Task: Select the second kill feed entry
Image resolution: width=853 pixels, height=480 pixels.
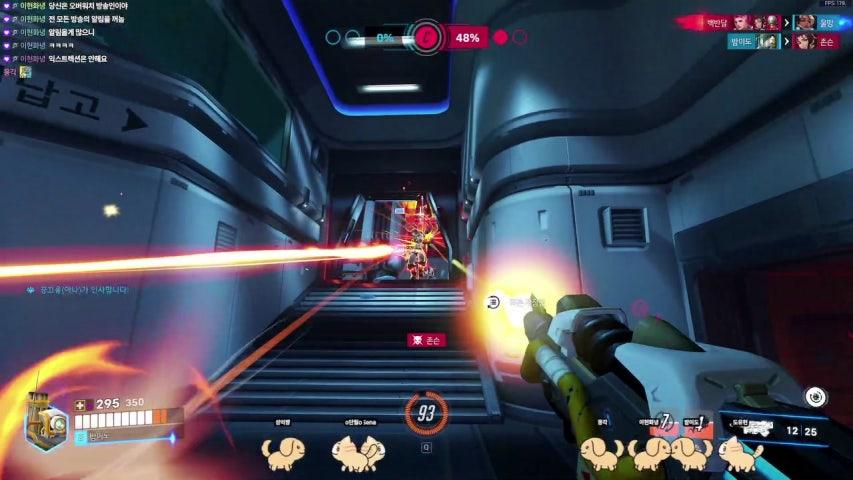Action: [x=786, y=41]
